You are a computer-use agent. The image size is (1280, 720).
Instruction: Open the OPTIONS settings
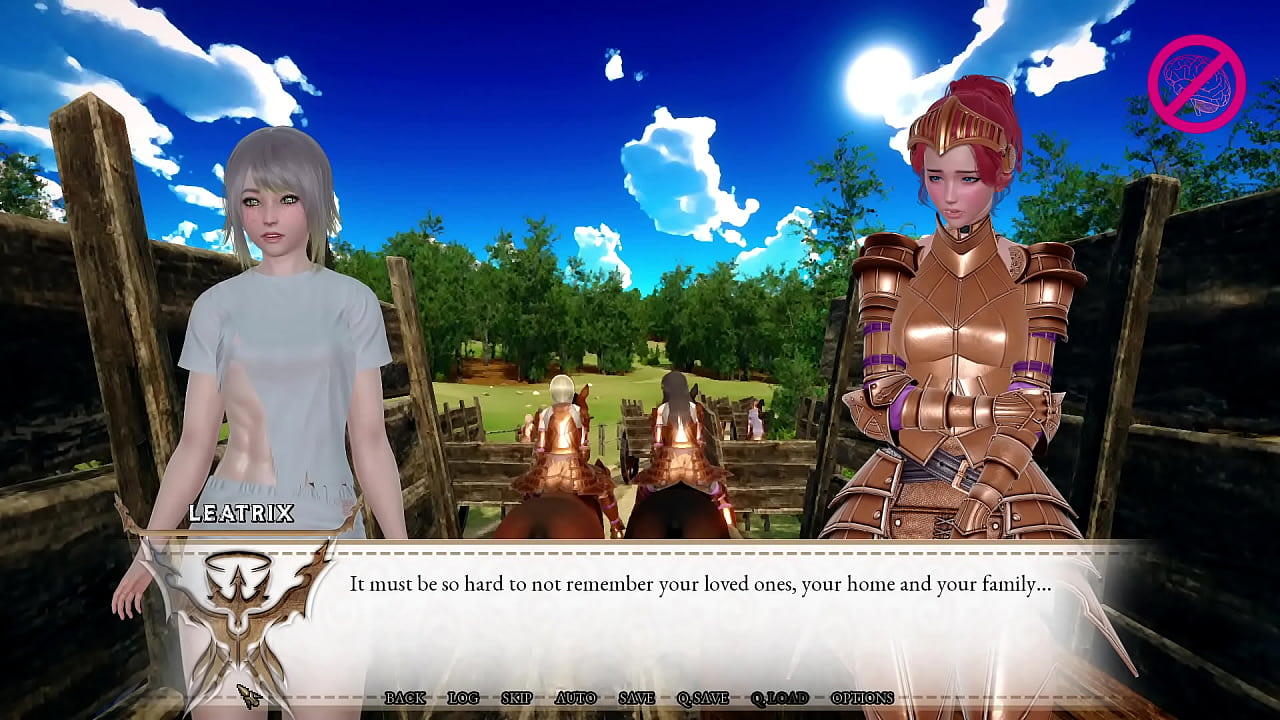(862, 698)
